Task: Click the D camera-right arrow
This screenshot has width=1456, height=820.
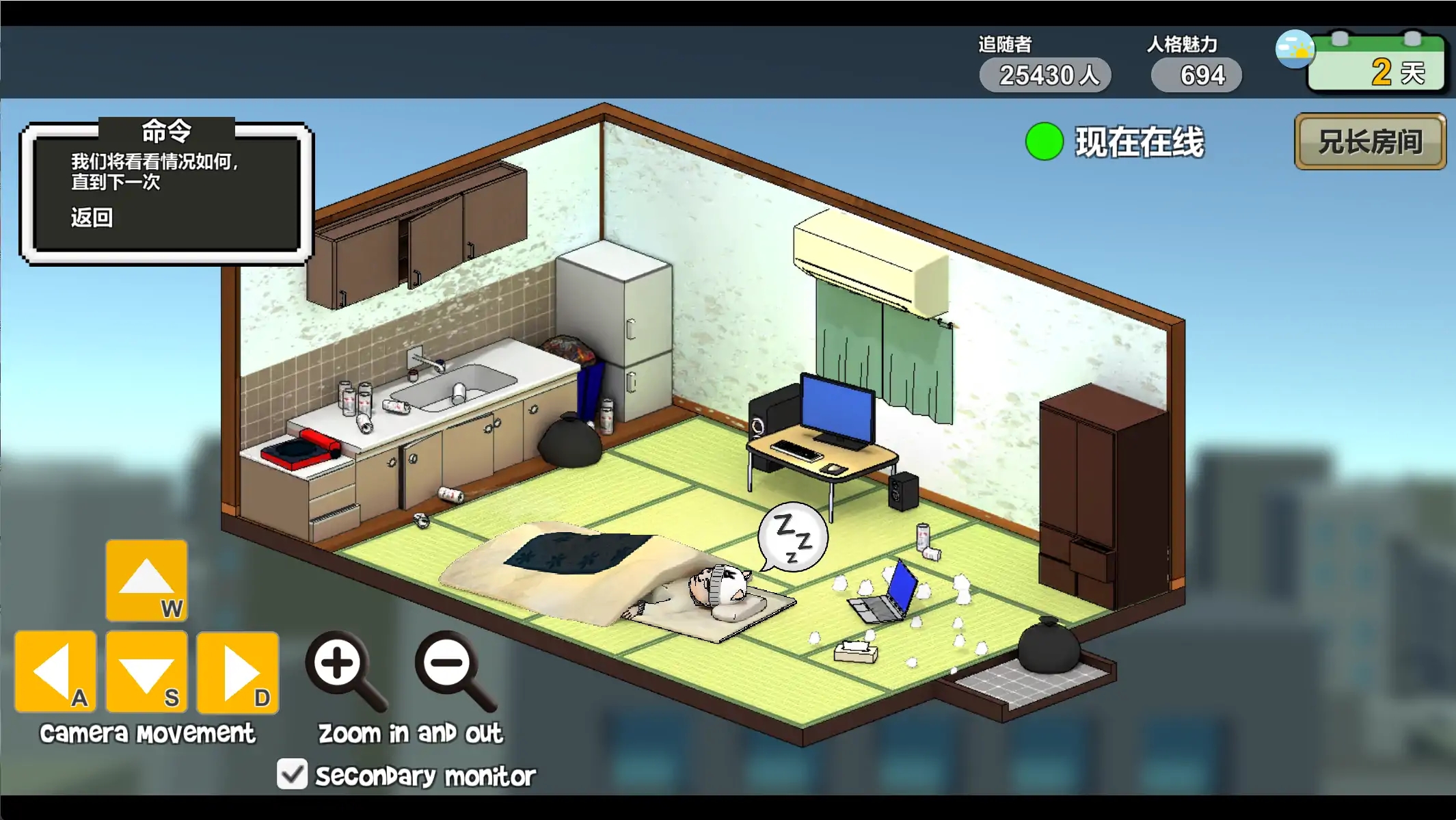Action: (x=237, y=671)
